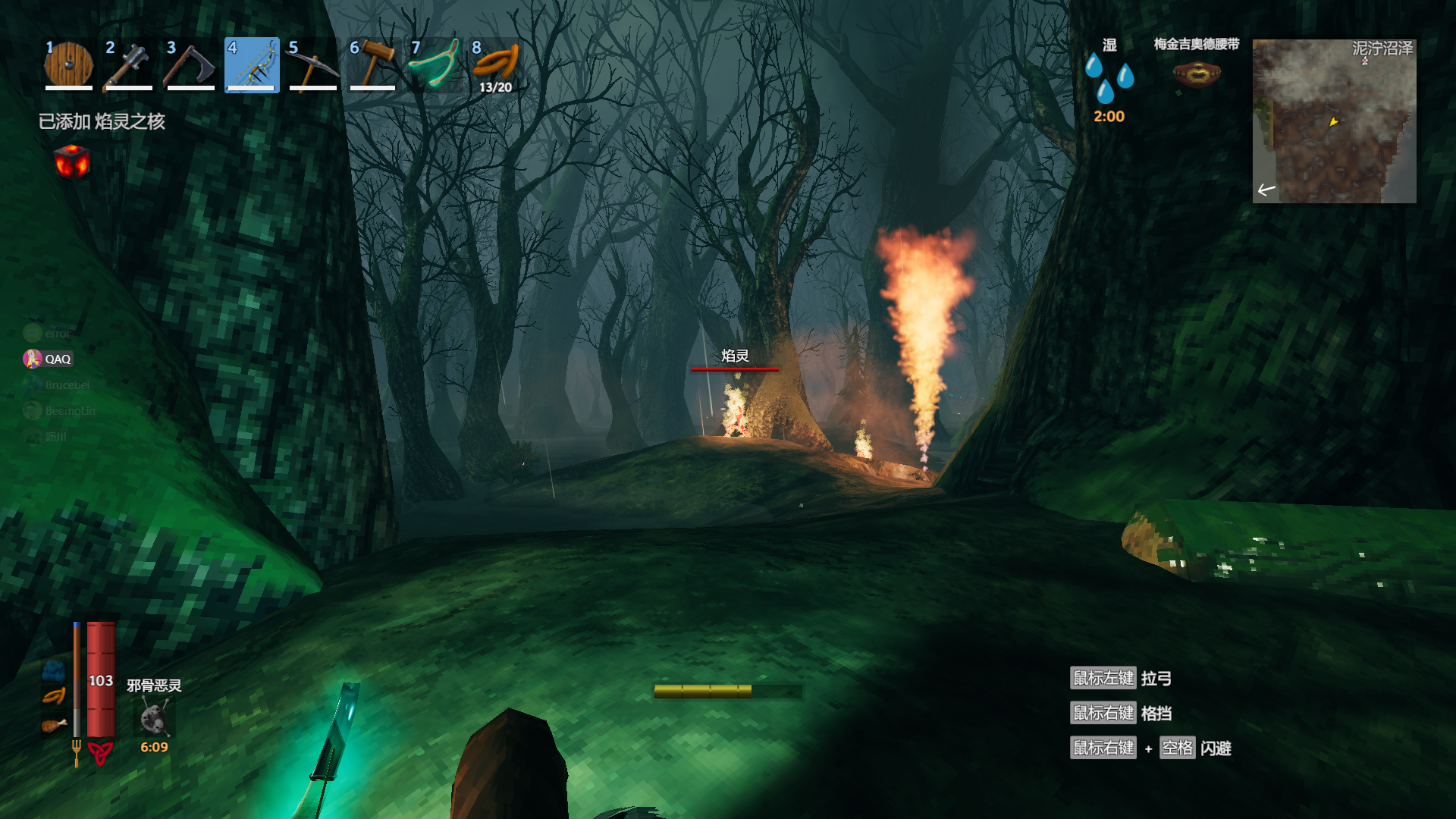Inspect the Megingjord belt status icon
Image resolution: width=1456 pixels, height=819 pixels.
click(1196, 74)
